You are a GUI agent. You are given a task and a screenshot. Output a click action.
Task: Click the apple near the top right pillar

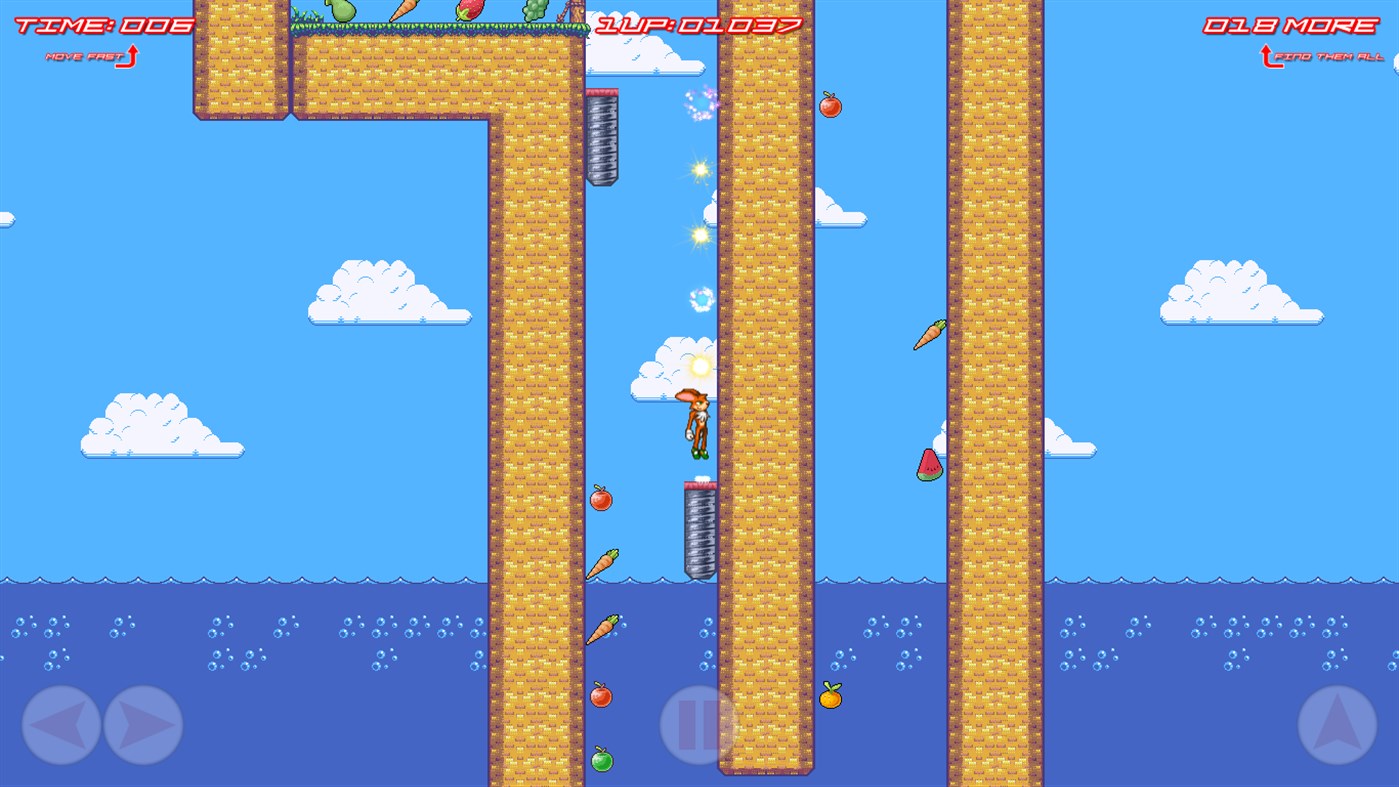click(831, 105)
